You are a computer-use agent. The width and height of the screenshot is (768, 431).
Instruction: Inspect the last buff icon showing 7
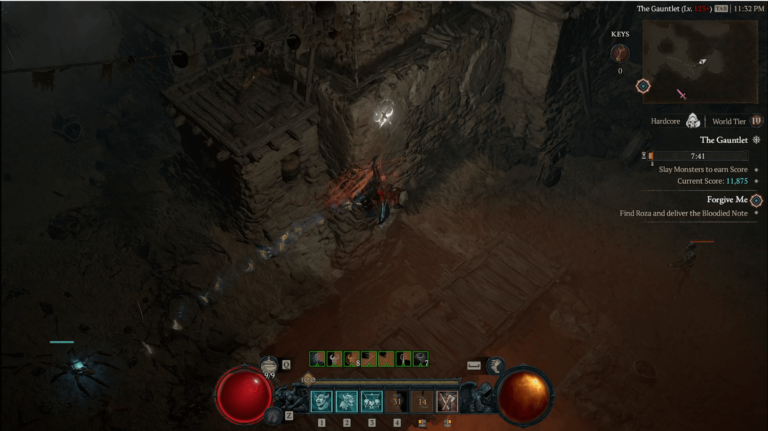(x=421, y=358)
